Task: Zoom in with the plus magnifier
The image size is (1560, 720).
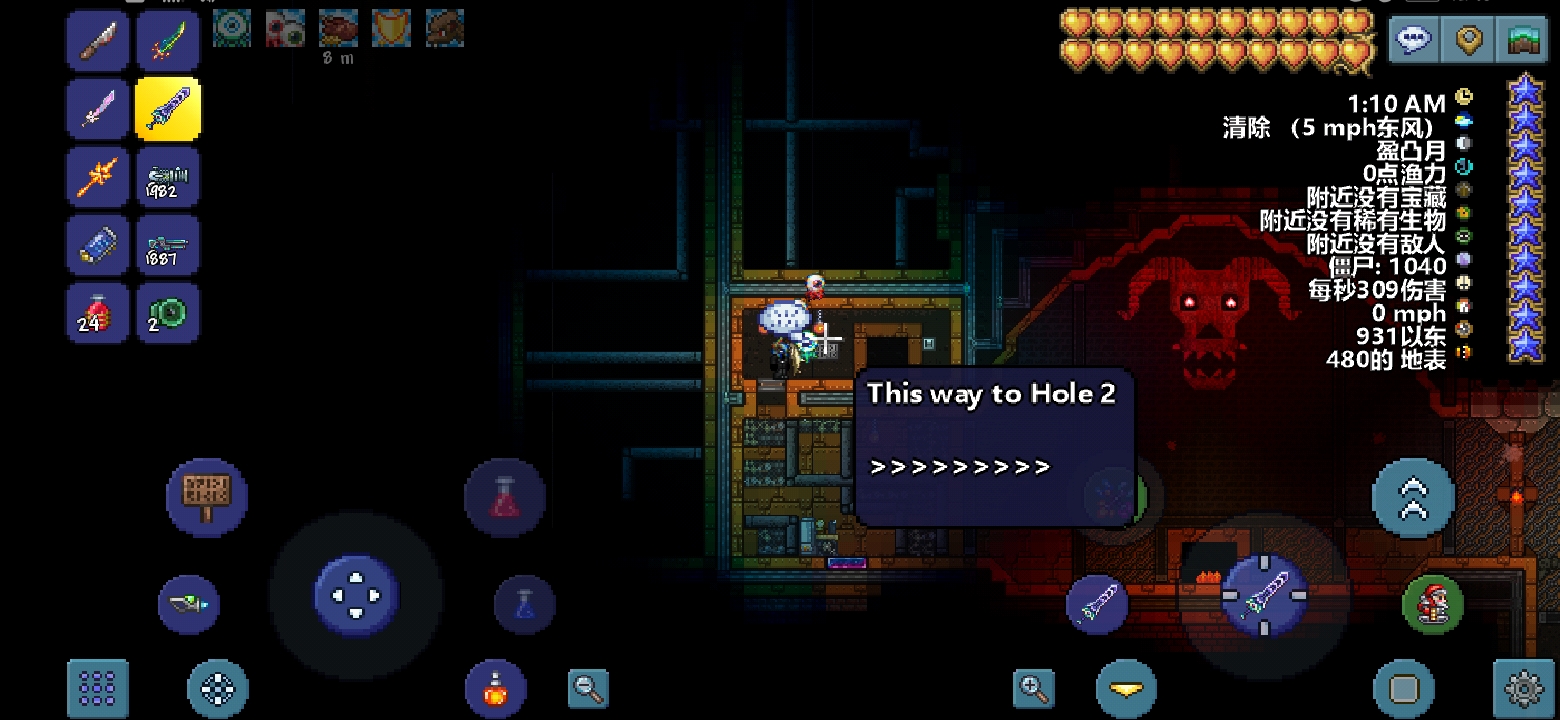Action: [1033, 687]
